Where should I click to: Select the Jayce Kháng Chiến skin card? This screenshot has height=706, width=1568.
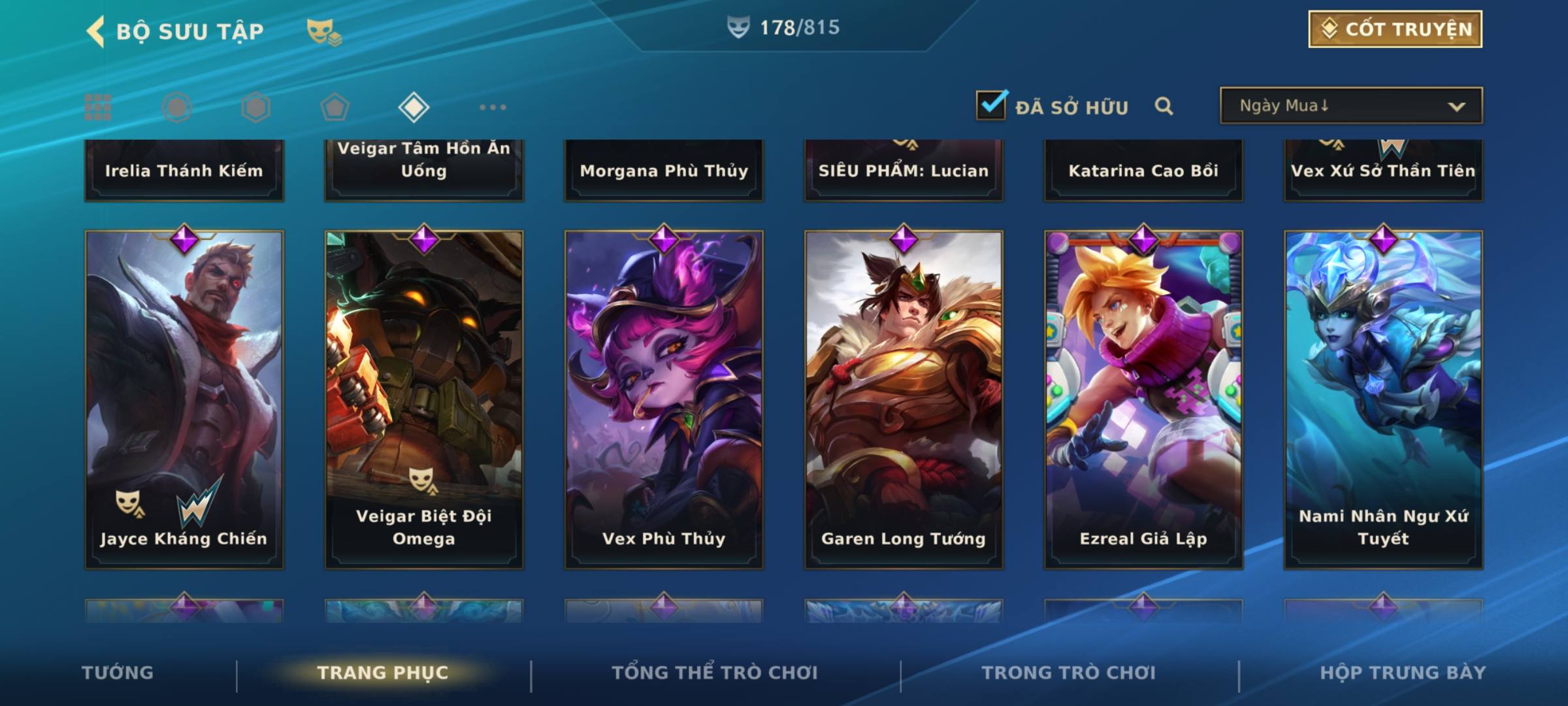point(184,399)
